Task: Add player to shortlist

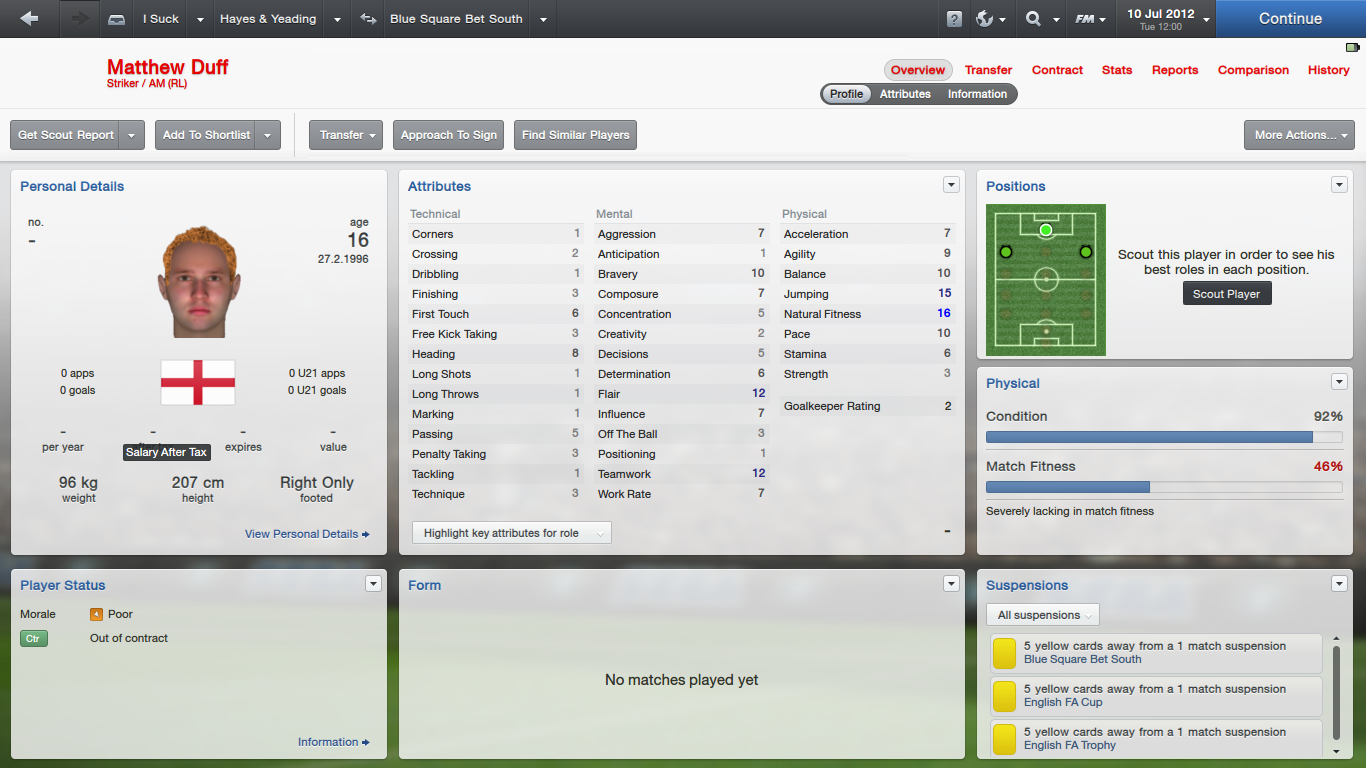Action: pos(206,135)
